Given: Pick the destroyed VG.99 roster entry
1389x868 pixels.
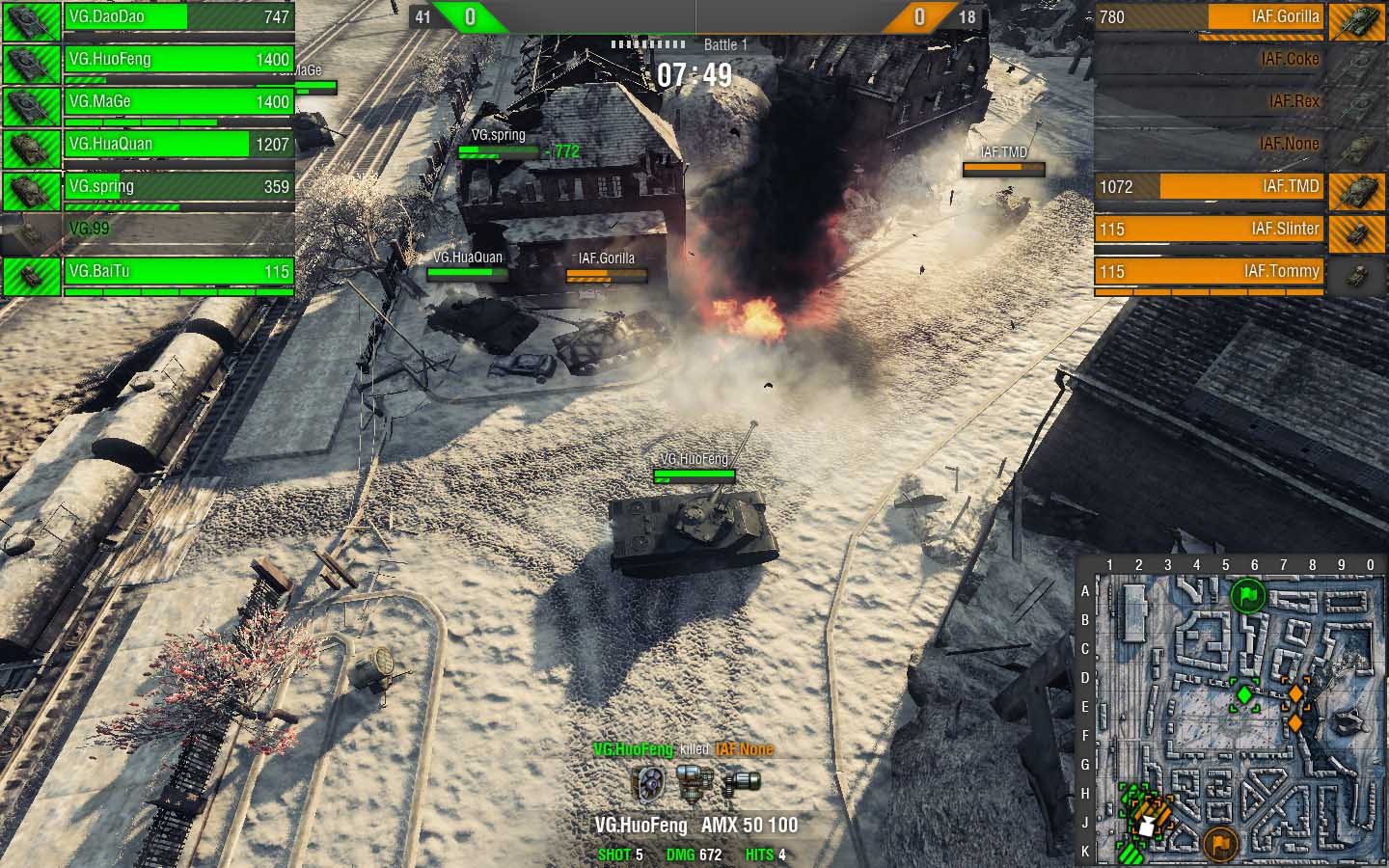Looking at the screenshot, I should [178, 230].
